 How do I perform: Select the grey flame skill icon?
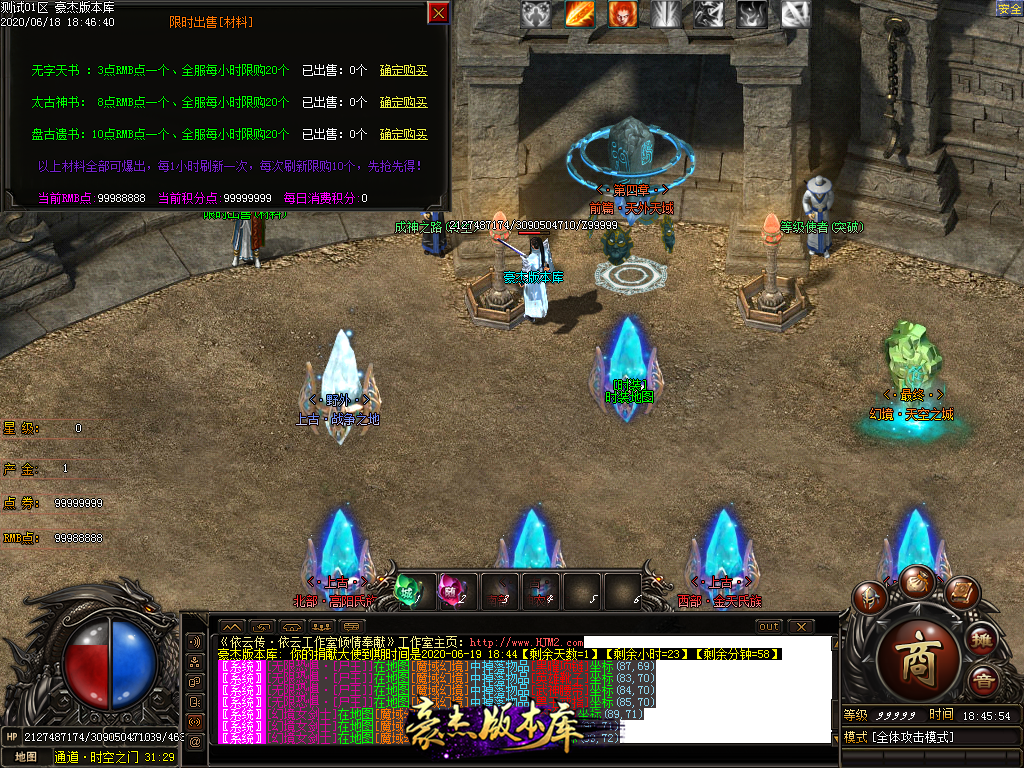pyautogui.click(x=752, y=14)
